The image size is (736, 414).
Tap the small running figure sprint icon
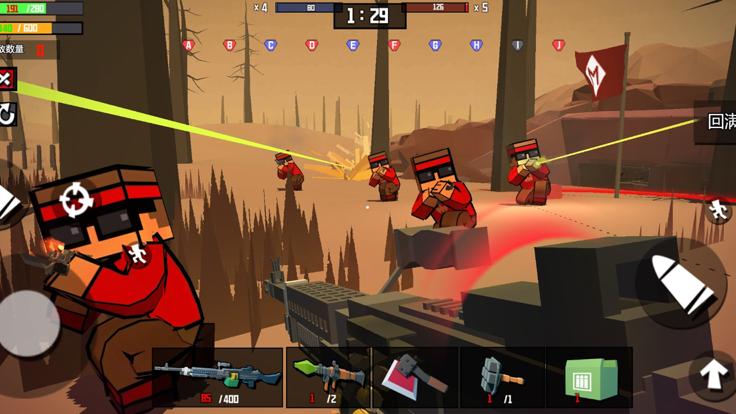[717, 209]
